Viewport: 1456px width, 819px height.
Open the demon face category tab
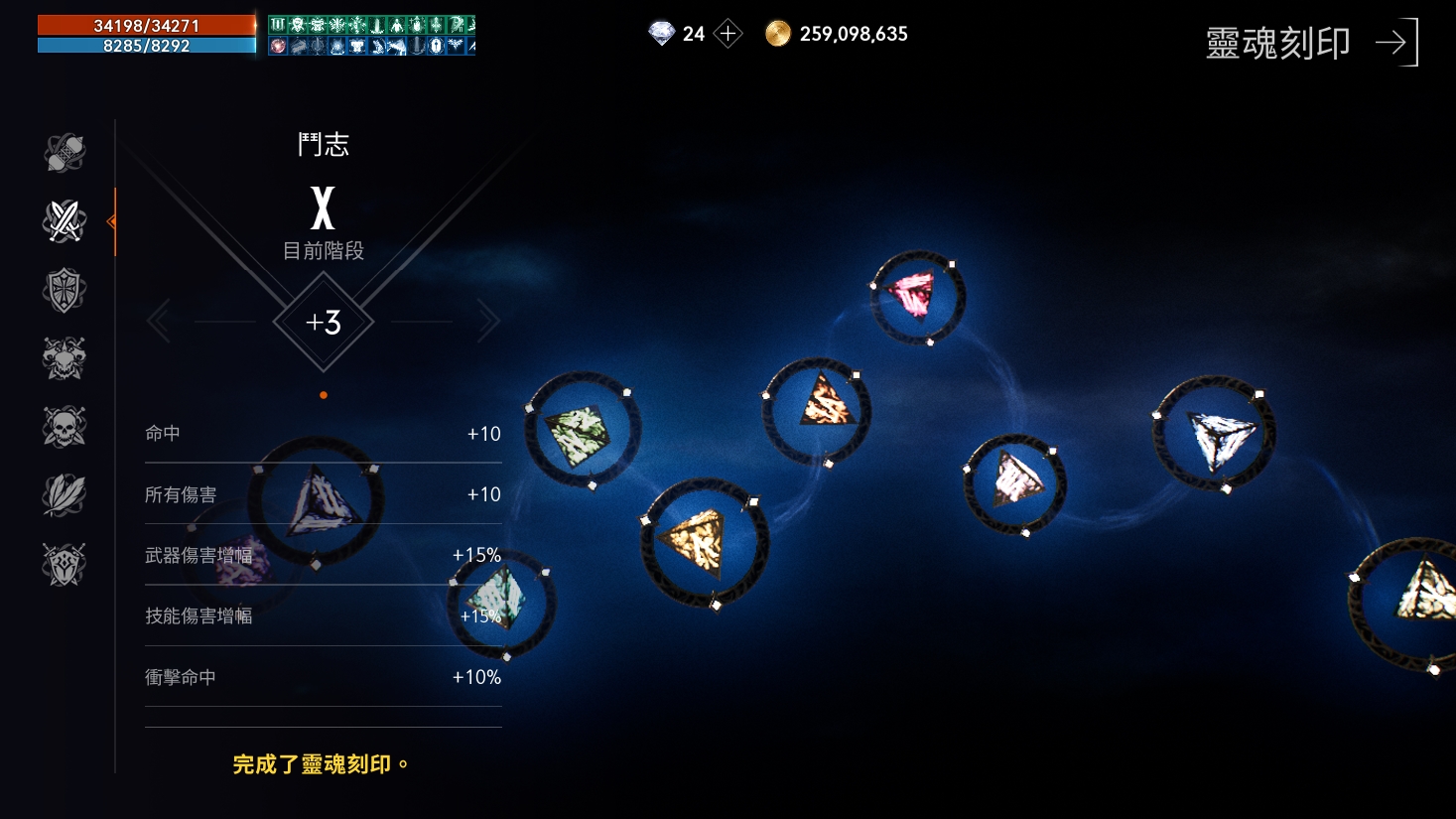point(65,358)
